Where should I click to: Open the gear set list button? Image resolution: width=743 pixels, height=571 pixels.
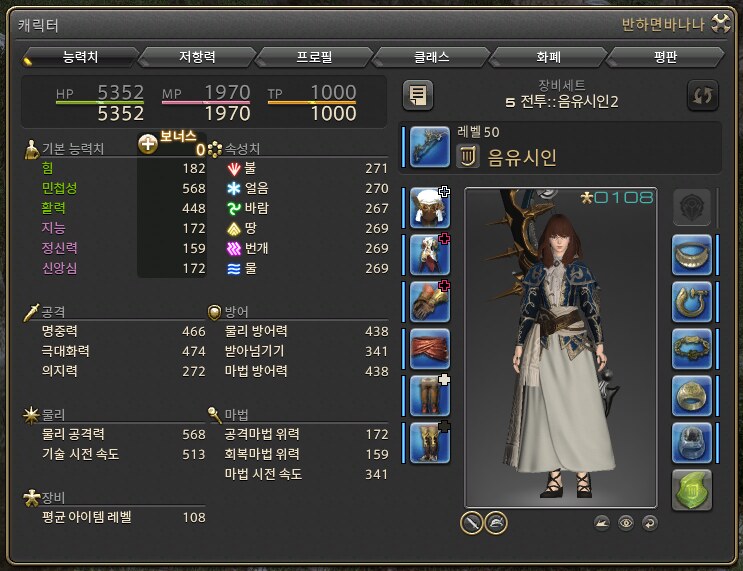tap(418, 96)
